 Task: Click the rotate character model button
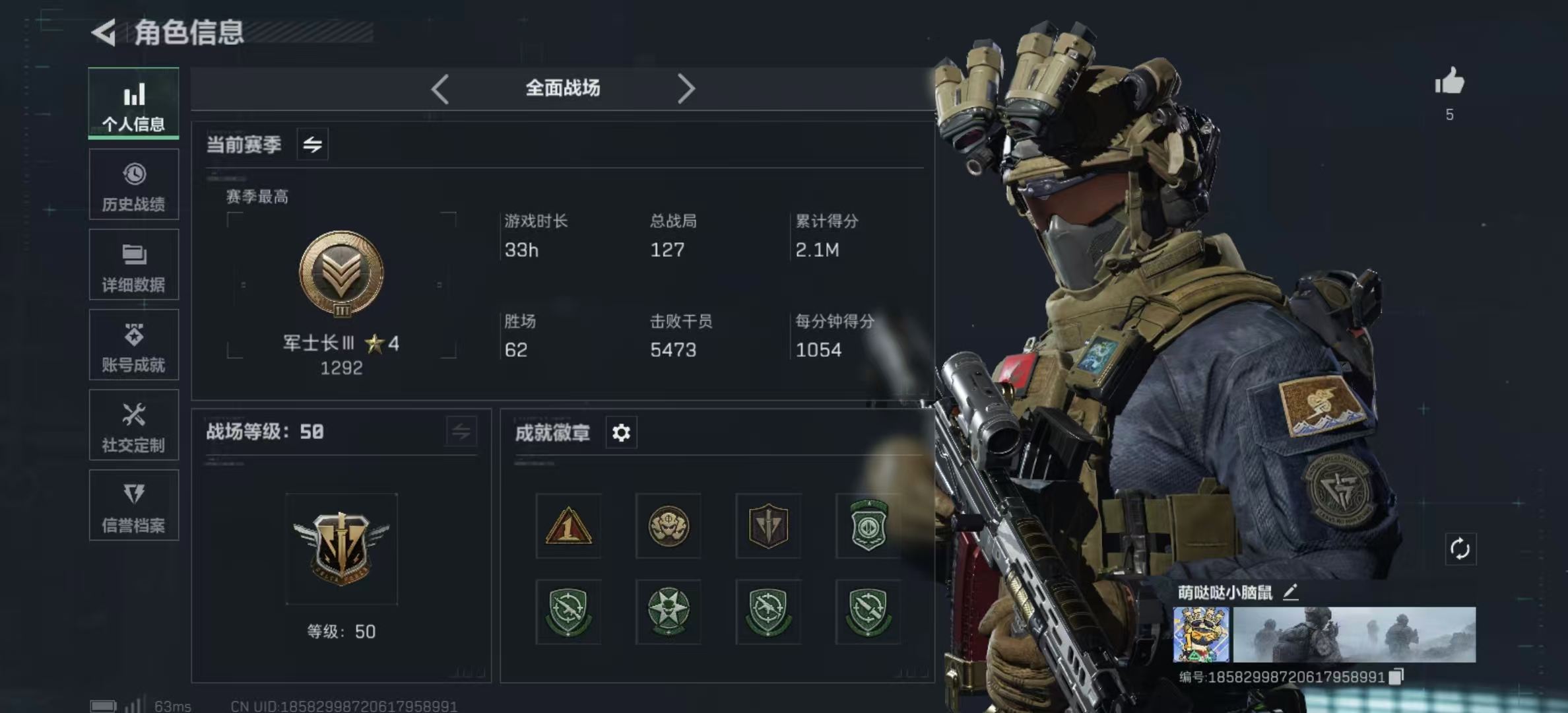click(1460, 549)
